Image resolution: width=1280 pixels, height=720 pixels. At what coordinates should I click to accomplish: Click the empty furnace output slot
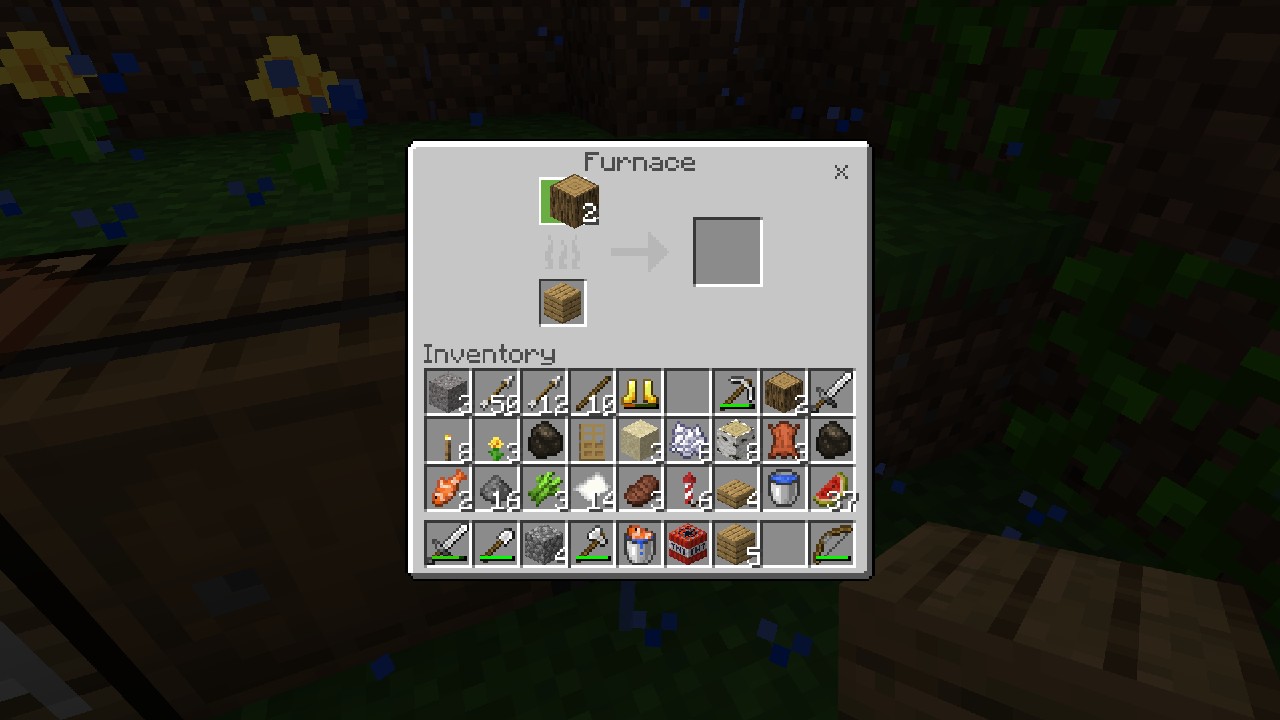[x=727, y=250]
